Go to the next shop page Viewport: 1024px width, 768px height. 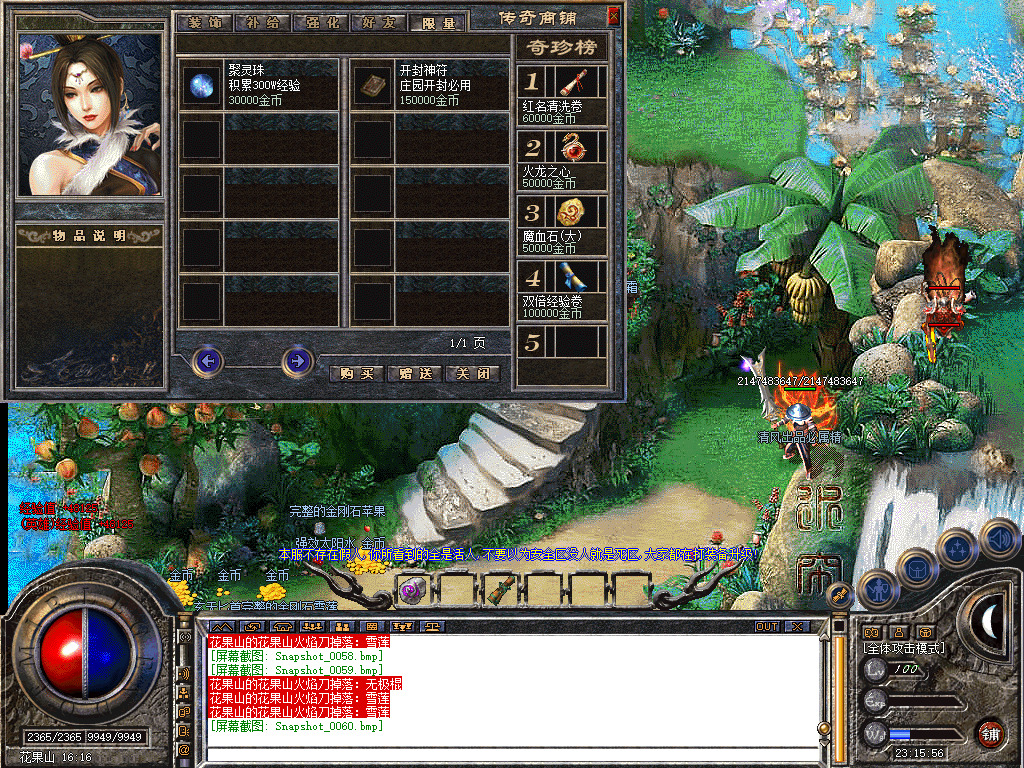297,360
